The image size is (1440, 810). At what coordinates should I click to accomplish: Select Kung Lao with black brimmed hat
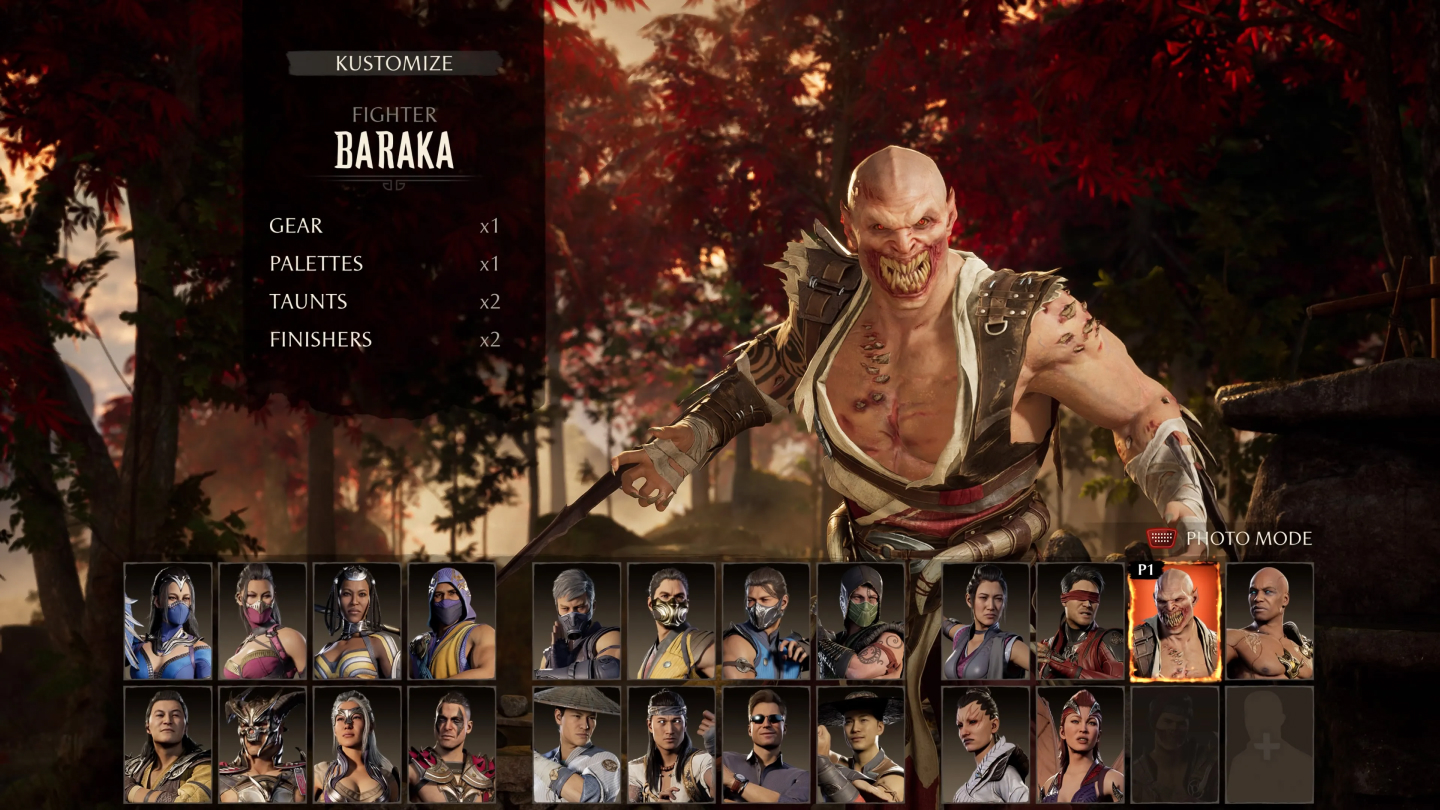click(x=860, y=744)
